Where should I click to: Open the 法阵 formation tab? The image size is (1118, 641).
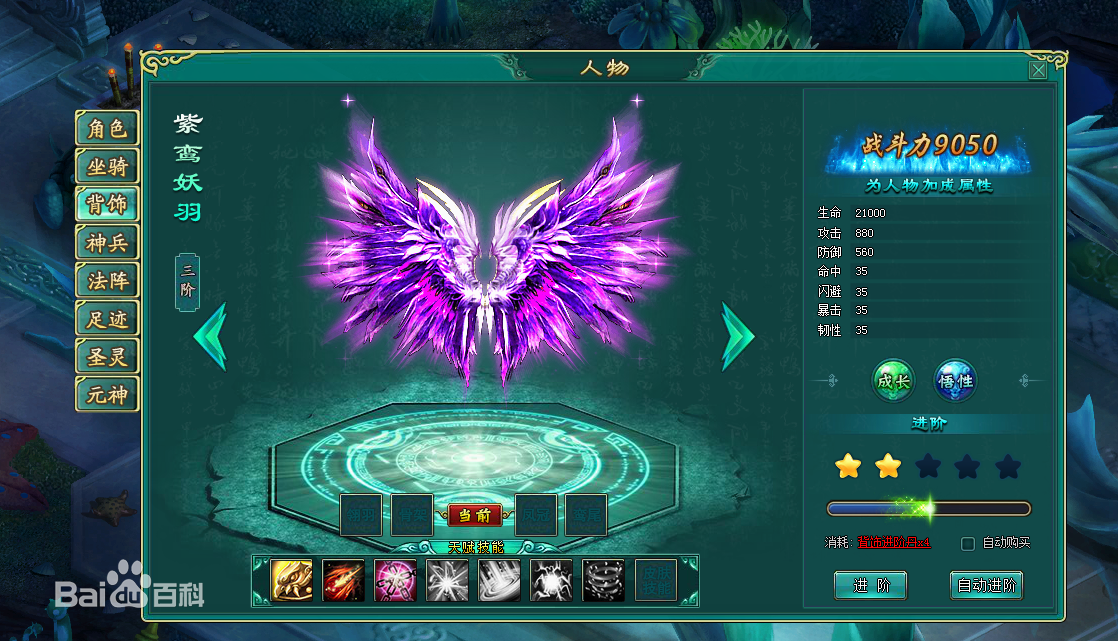pos(106,281)
